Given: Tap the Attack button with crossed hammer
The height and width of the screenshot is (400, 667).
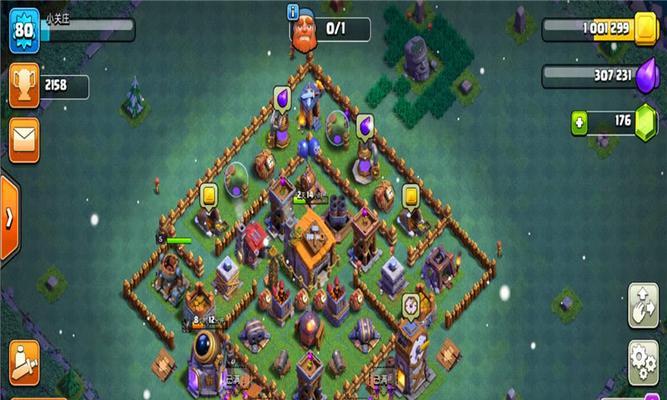Looking at the screenshot, I should [24, 362].
